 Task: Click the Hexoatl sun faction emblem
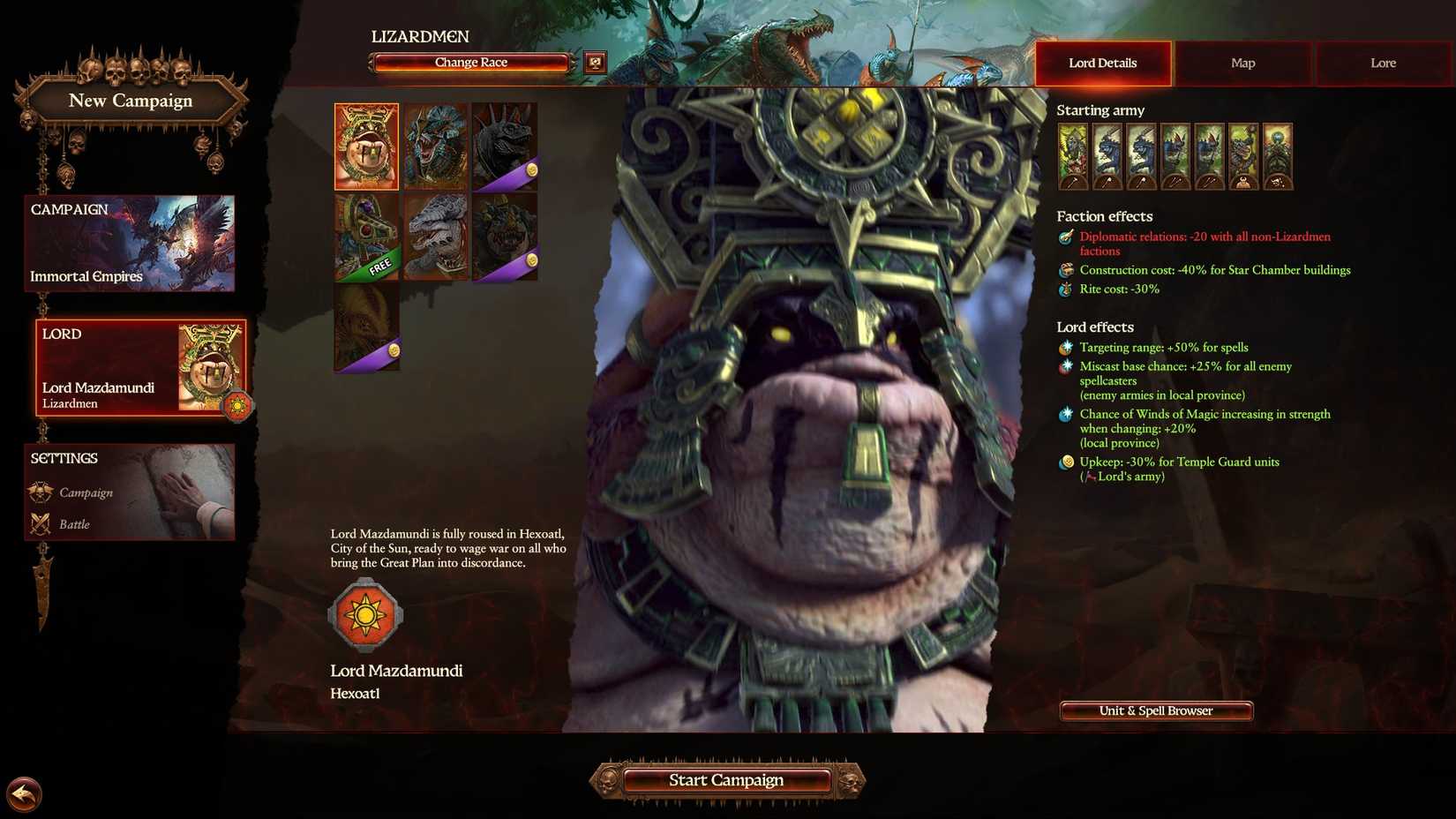365,614
